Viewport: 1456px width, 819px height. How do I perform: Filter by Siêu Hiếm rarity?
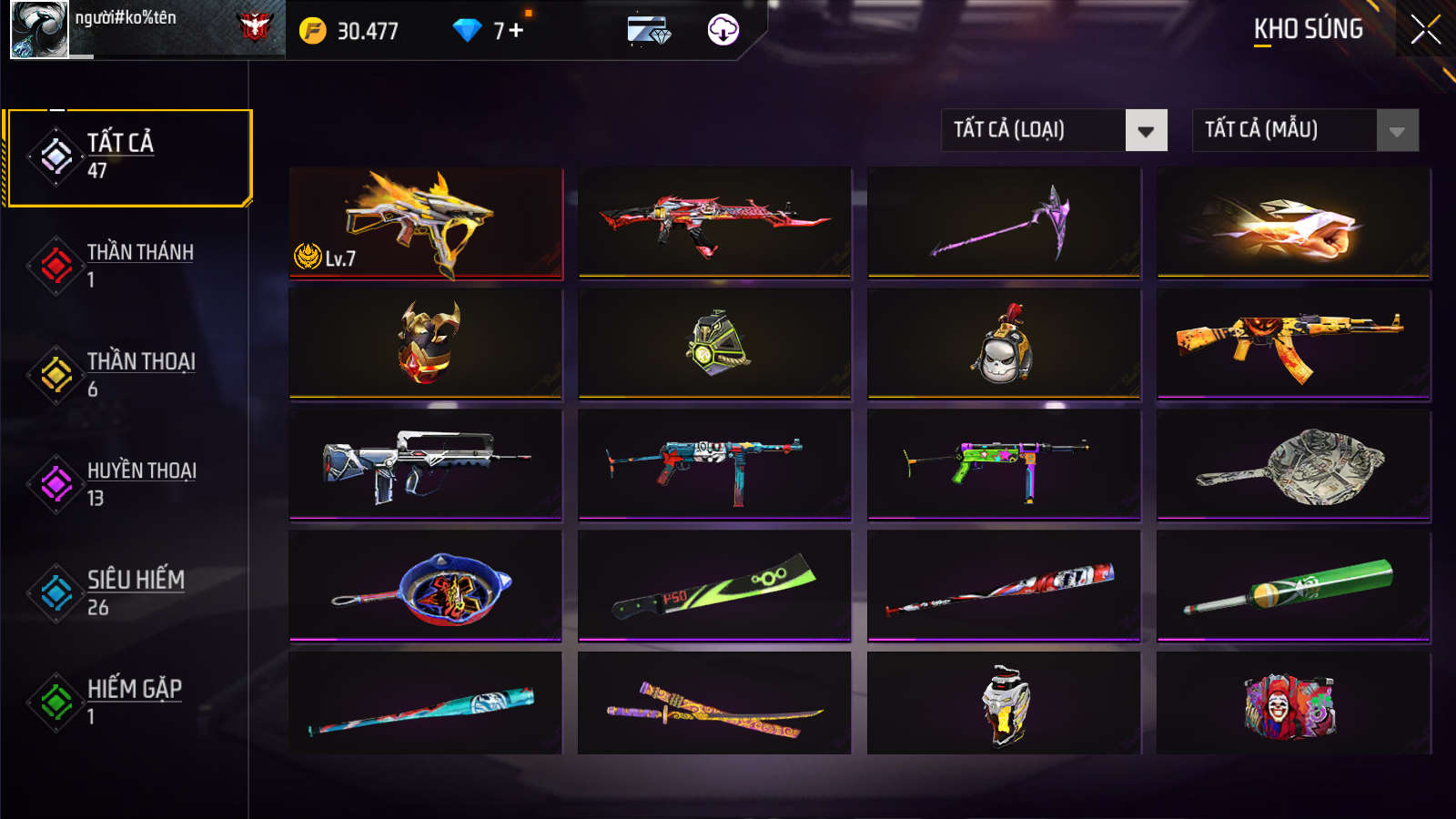(128, 592)
